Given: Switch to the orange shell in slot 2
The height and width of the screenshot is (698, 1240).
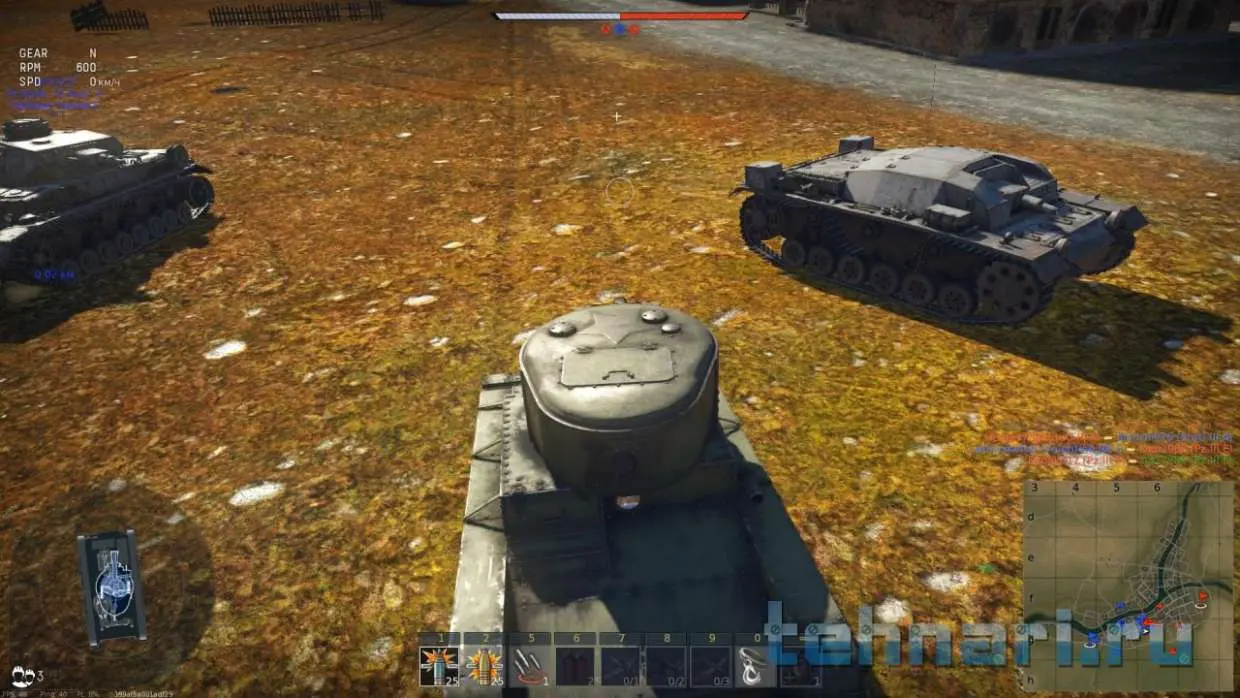Looking at the screenshot, I should [484, 664].
